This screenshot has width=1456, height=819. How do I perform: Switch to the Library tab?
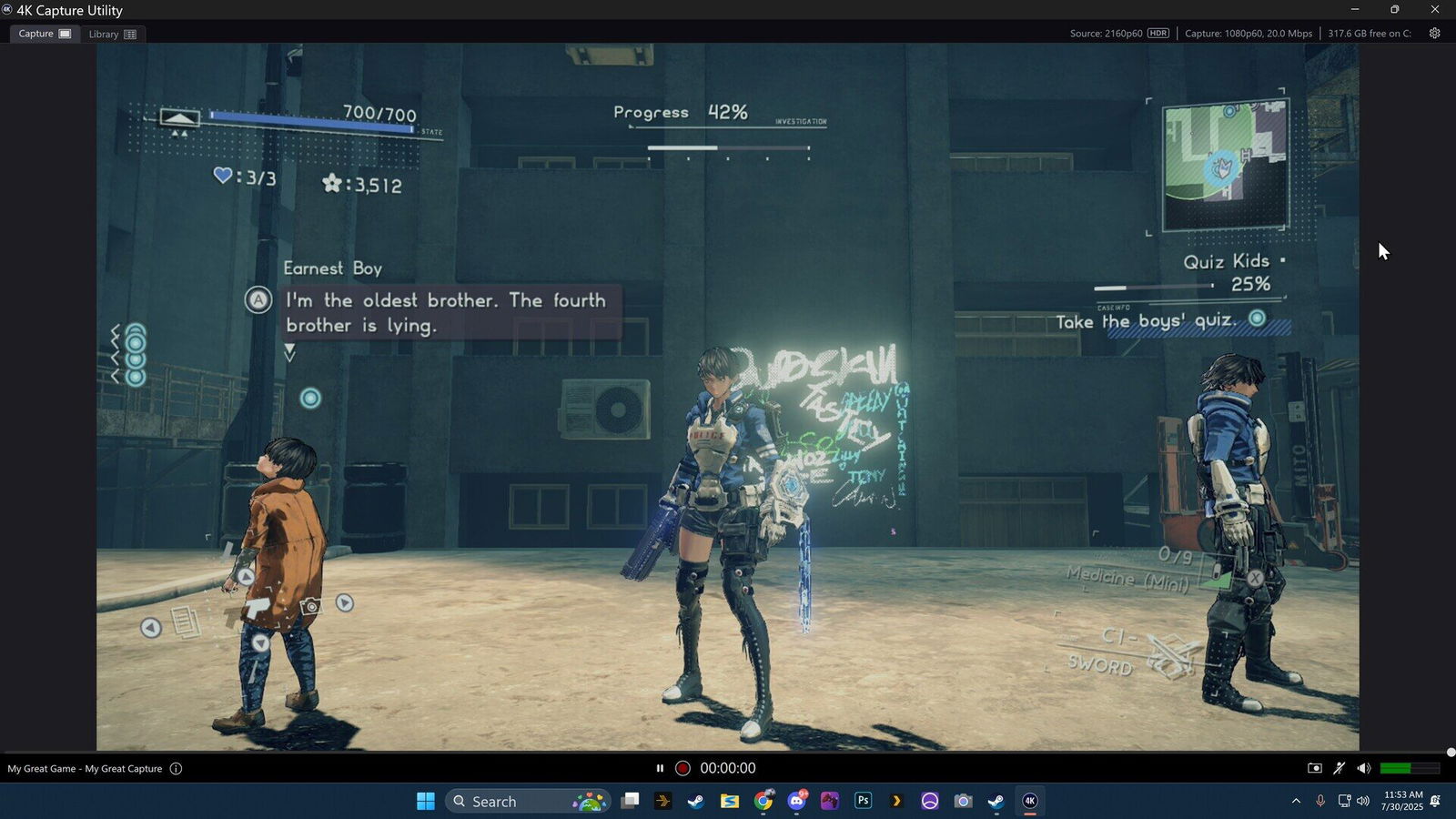point(112,34)
